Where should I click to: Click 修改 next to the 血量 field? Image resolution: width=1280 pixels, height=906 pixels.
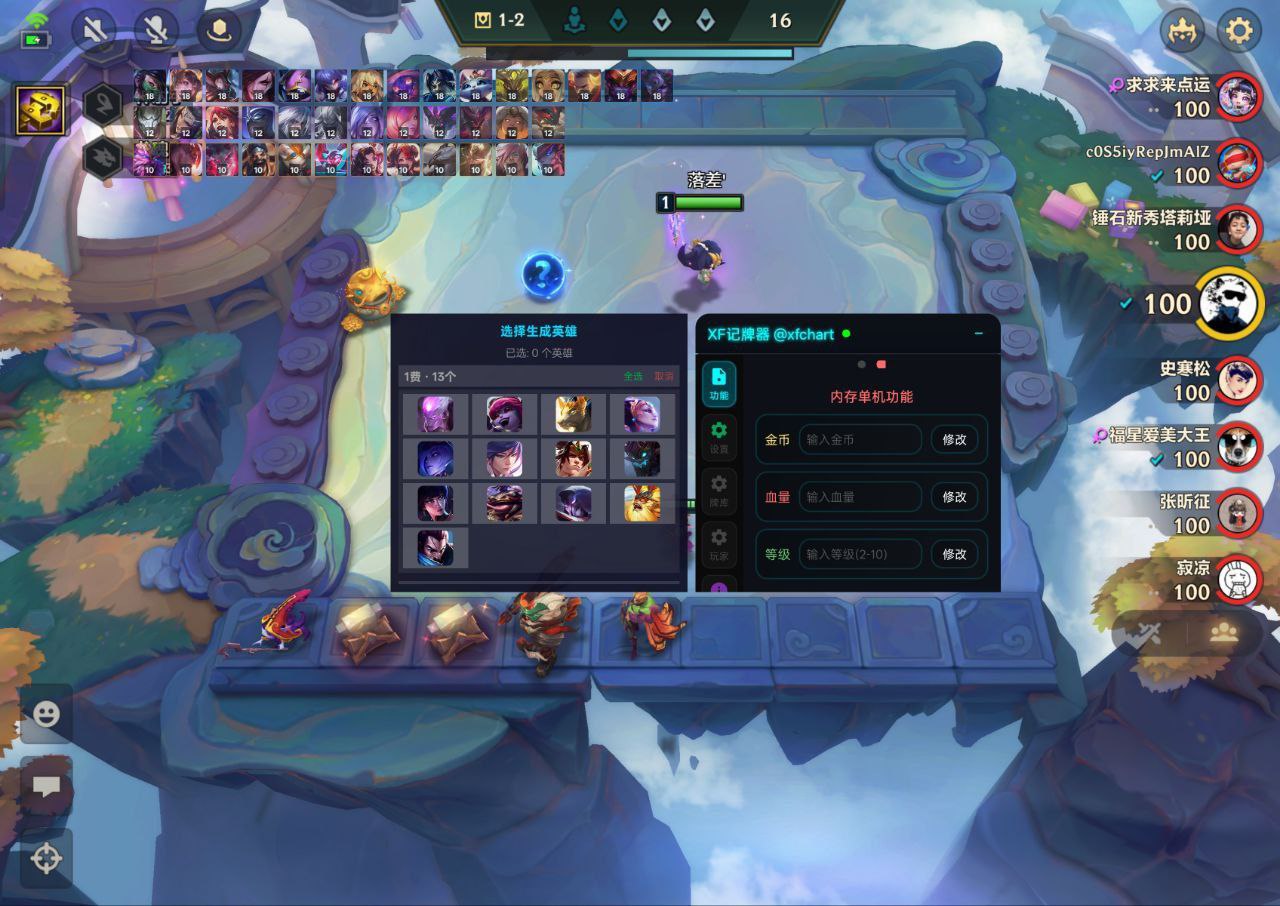[x=954, y=497]
